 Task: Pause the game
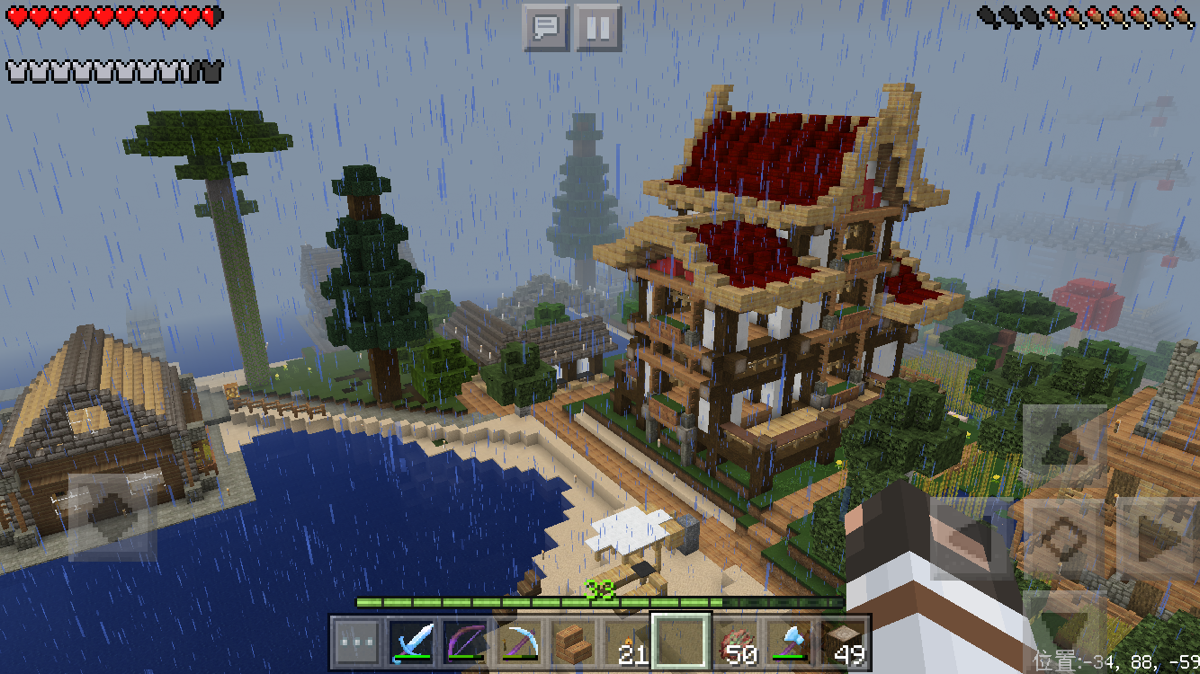pos(598,27)
